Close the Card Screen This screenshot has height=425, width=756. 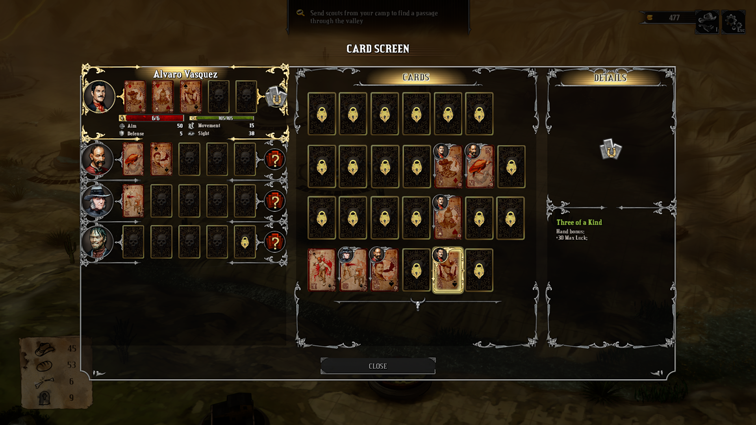(378, 366)
